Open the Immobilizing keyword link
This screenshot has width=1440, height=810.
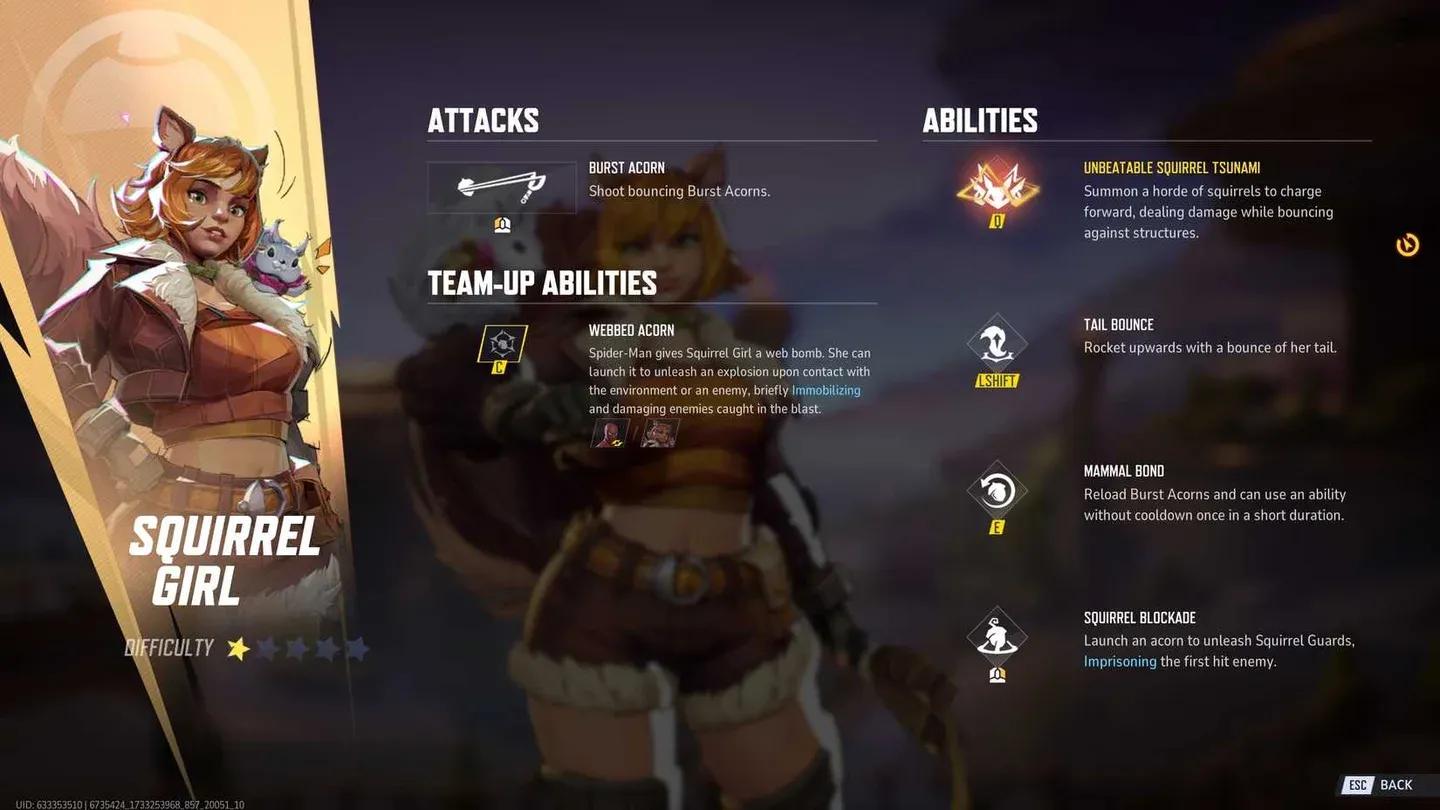(826, 390)
